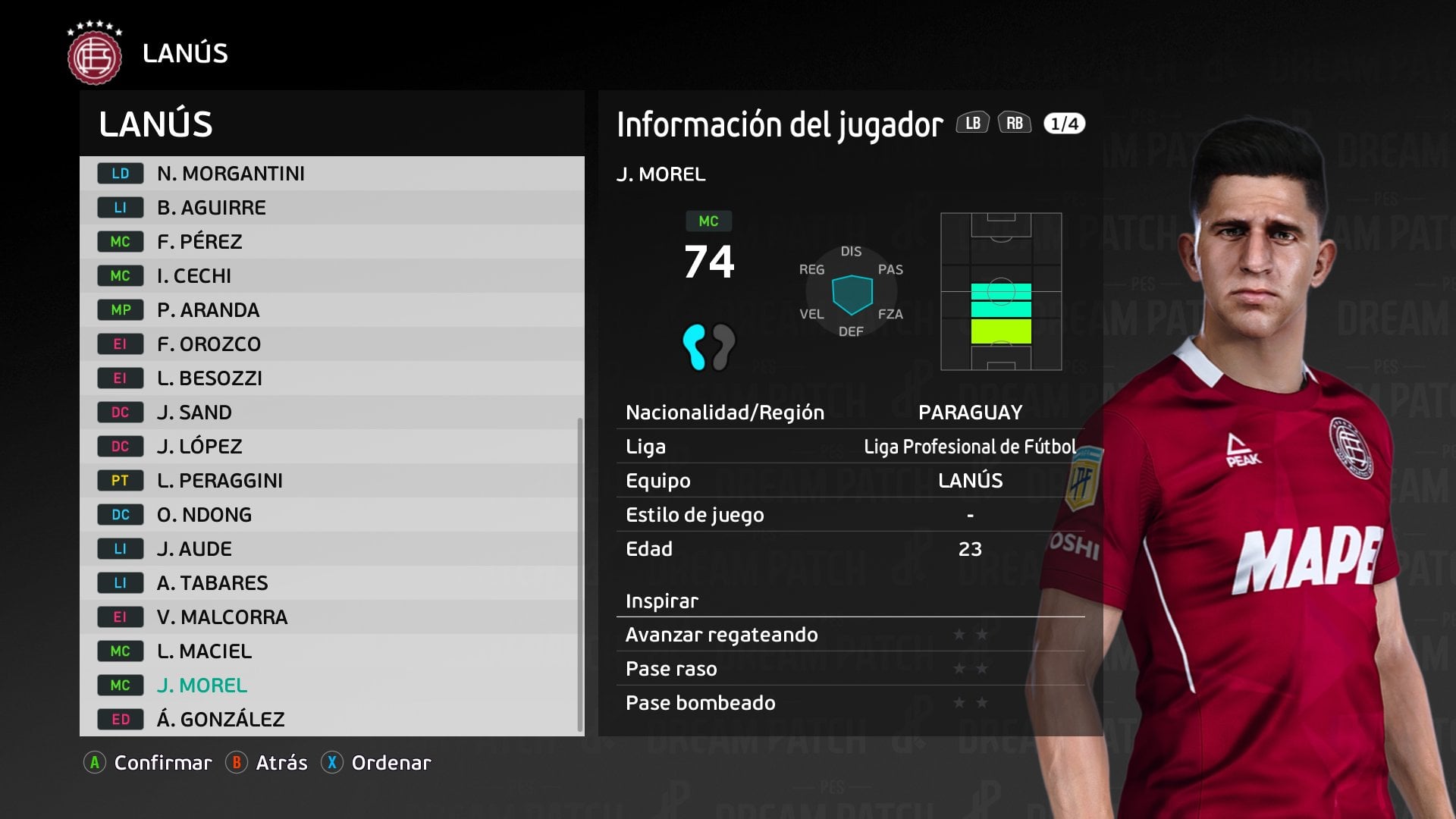Select the MC position badge next to J. MOREL
The width and height of the screenshot is (1456, 819).
pos(119,685)
